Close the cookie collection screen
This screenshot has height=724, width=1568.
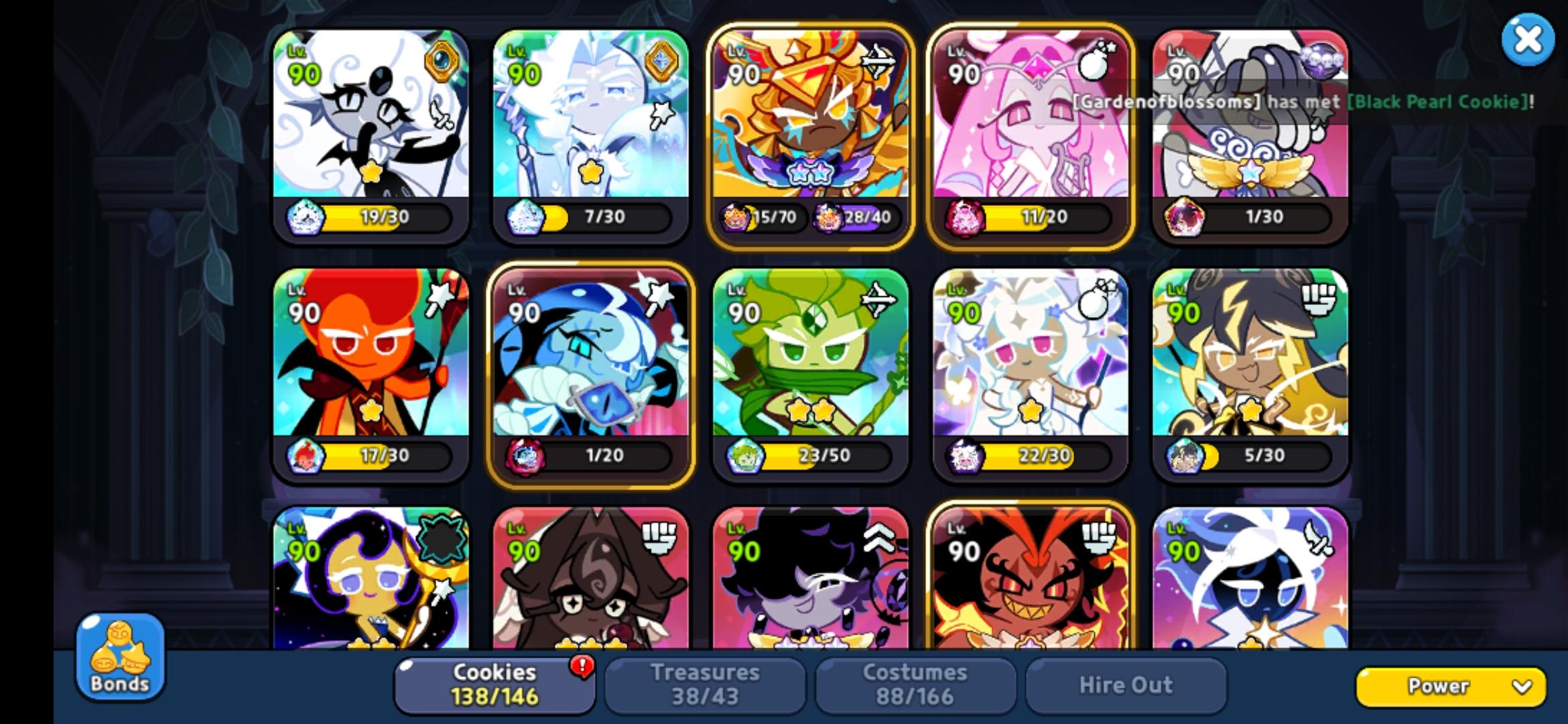[x=1526, y=40]
